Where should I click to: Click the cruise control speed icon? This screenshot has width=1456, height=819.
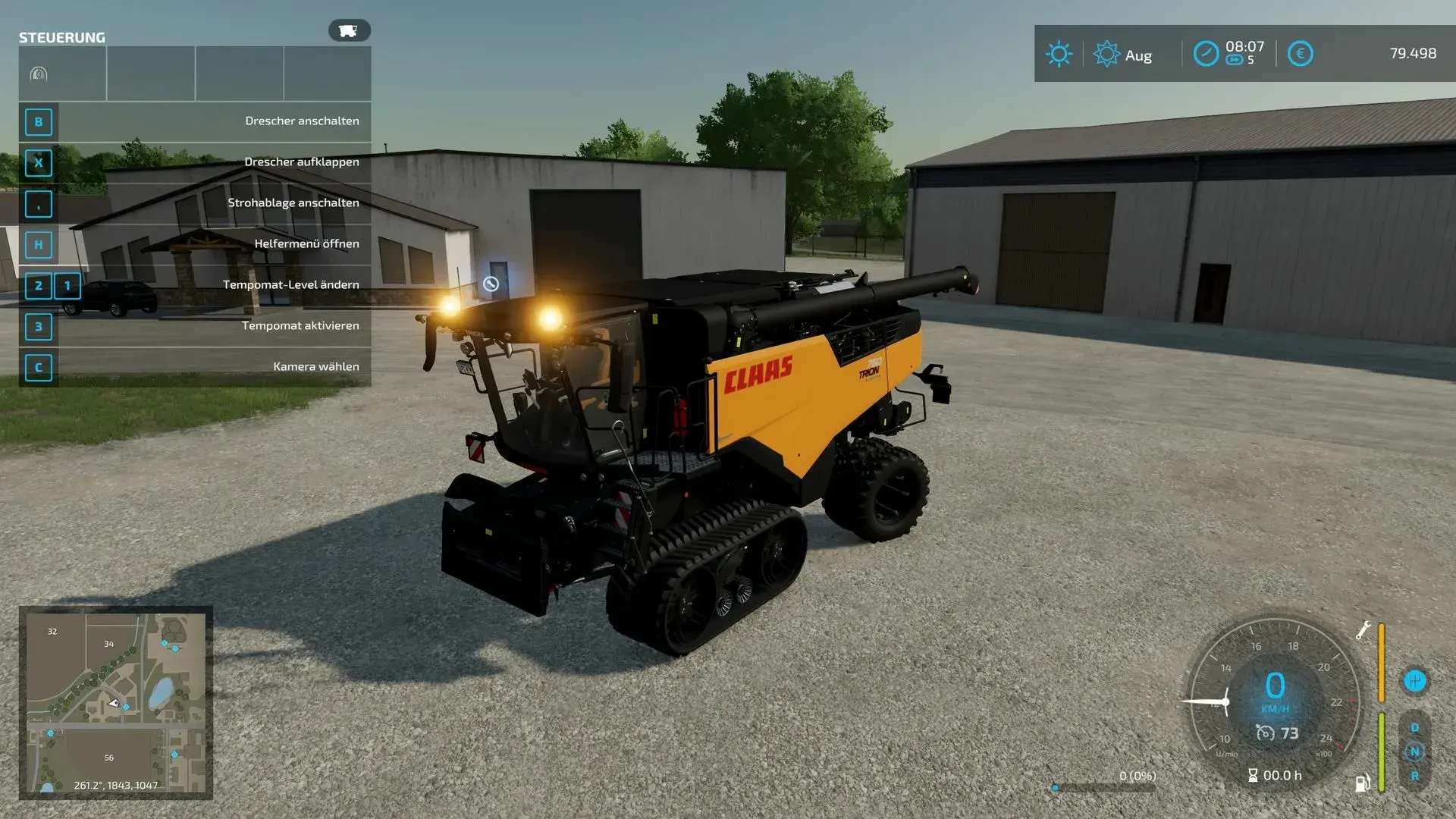click(x=1265, y=733)
